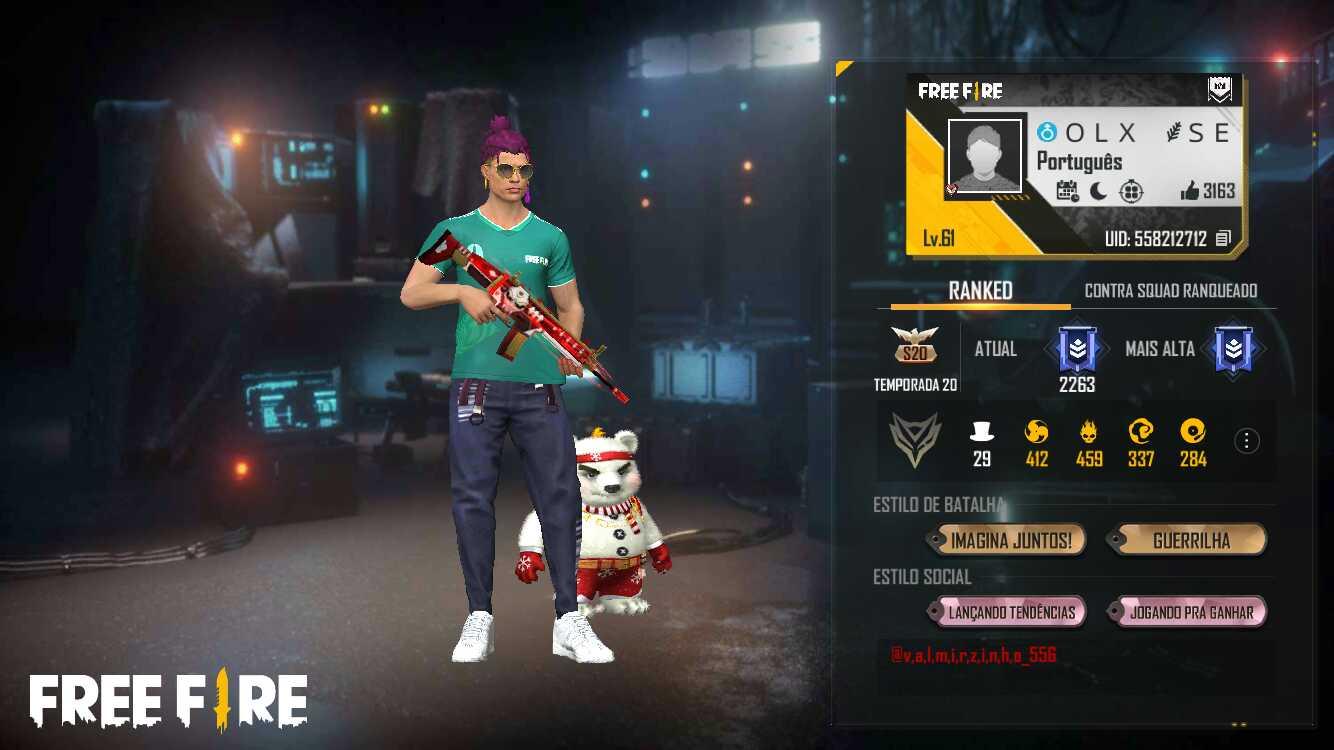Choose the Lançando Tendências social tag
Image resolution: width=1334 pixels, height=750 pixels.
tap(1010, 612)
